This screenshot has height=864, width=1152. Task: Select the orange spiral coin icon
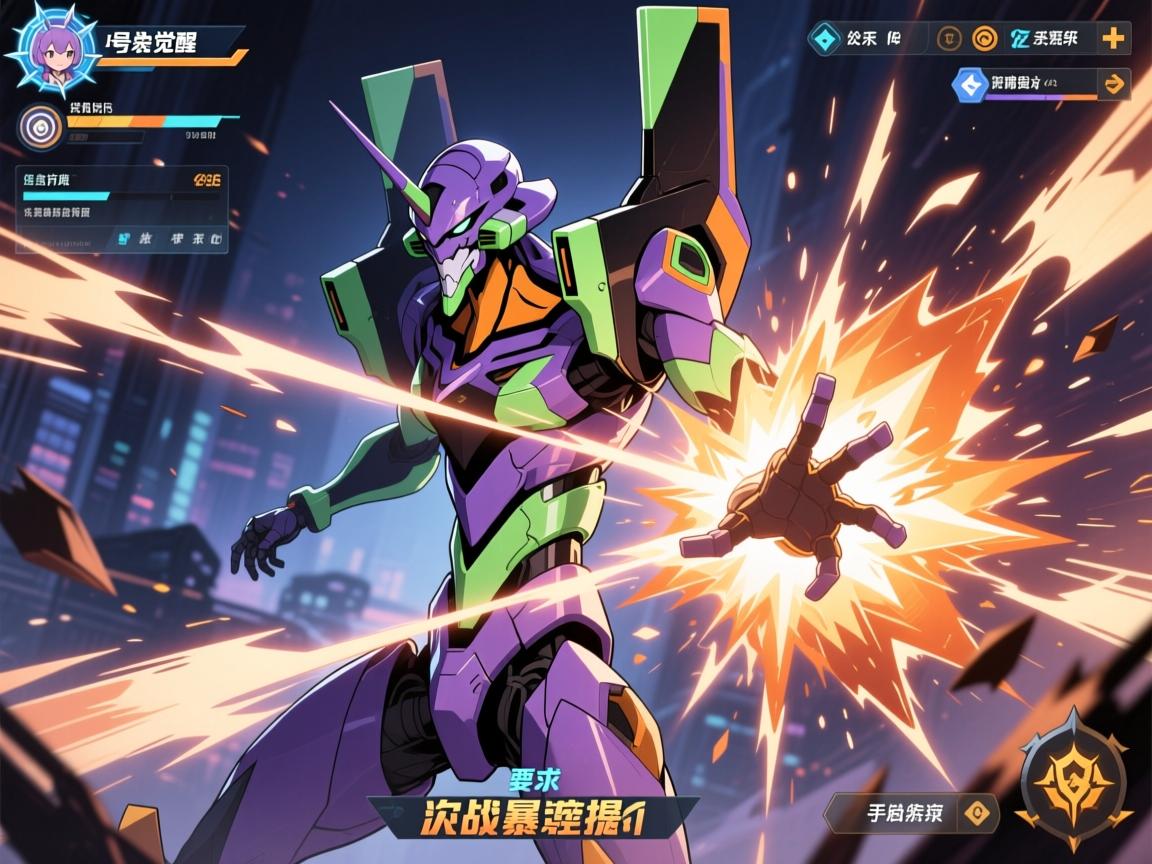tap(984, 39)
